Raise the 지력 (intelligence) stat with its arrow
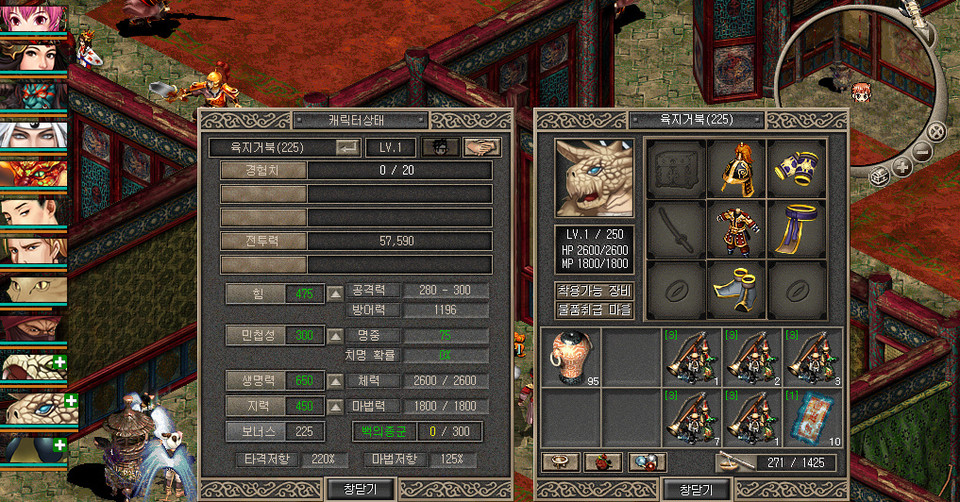This screenshot has width=960, height=502. click(336, 406)
